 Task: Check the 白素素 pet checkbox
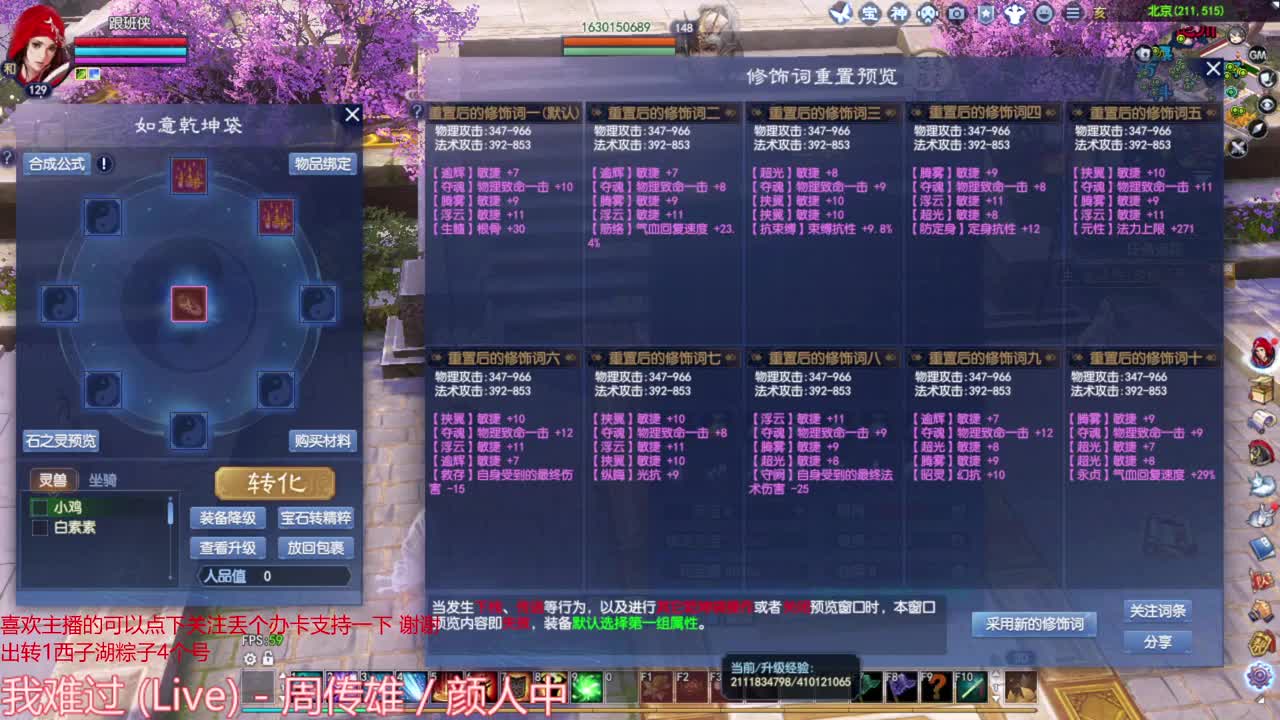pos(40,528)
